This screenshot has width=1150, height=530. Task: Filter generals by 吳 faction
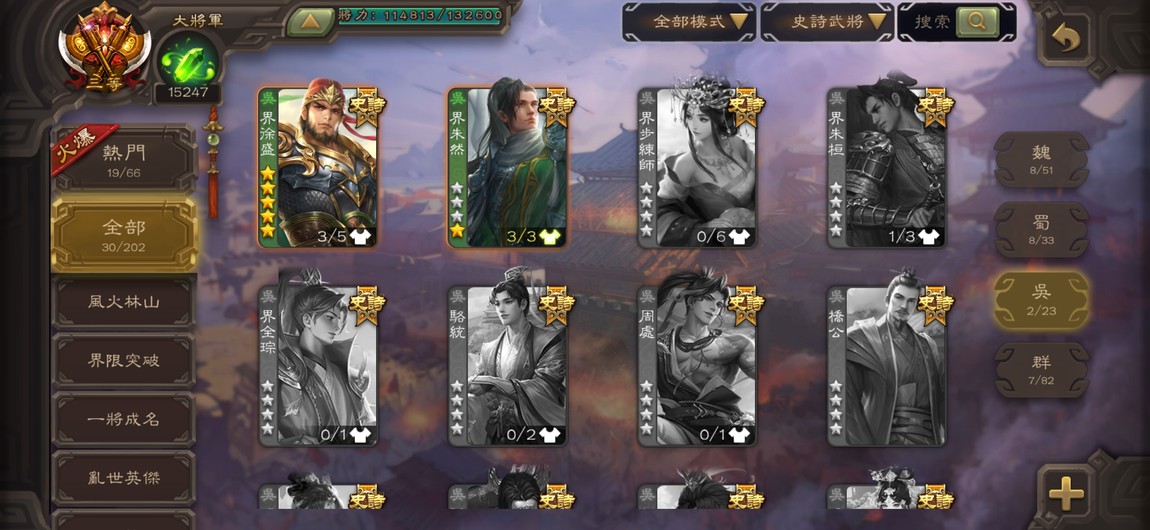(1041, 299)
